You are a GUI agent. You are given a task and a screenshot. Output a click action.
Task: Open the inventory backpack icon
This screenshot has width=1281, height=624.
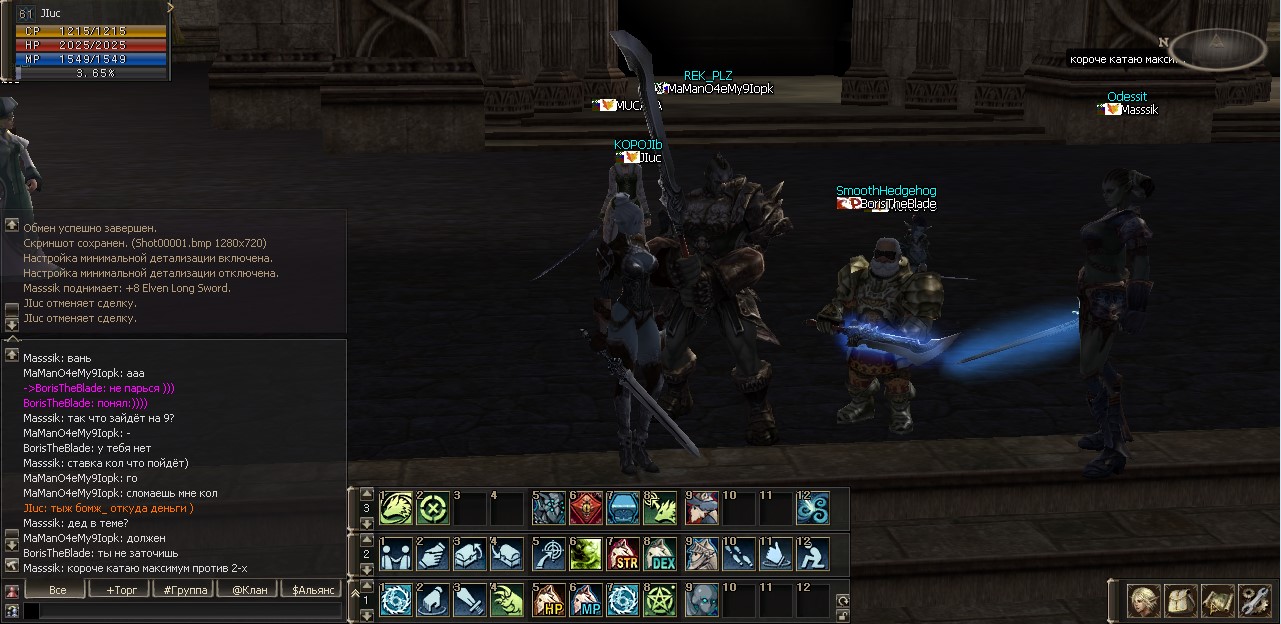pos(1180,600)
